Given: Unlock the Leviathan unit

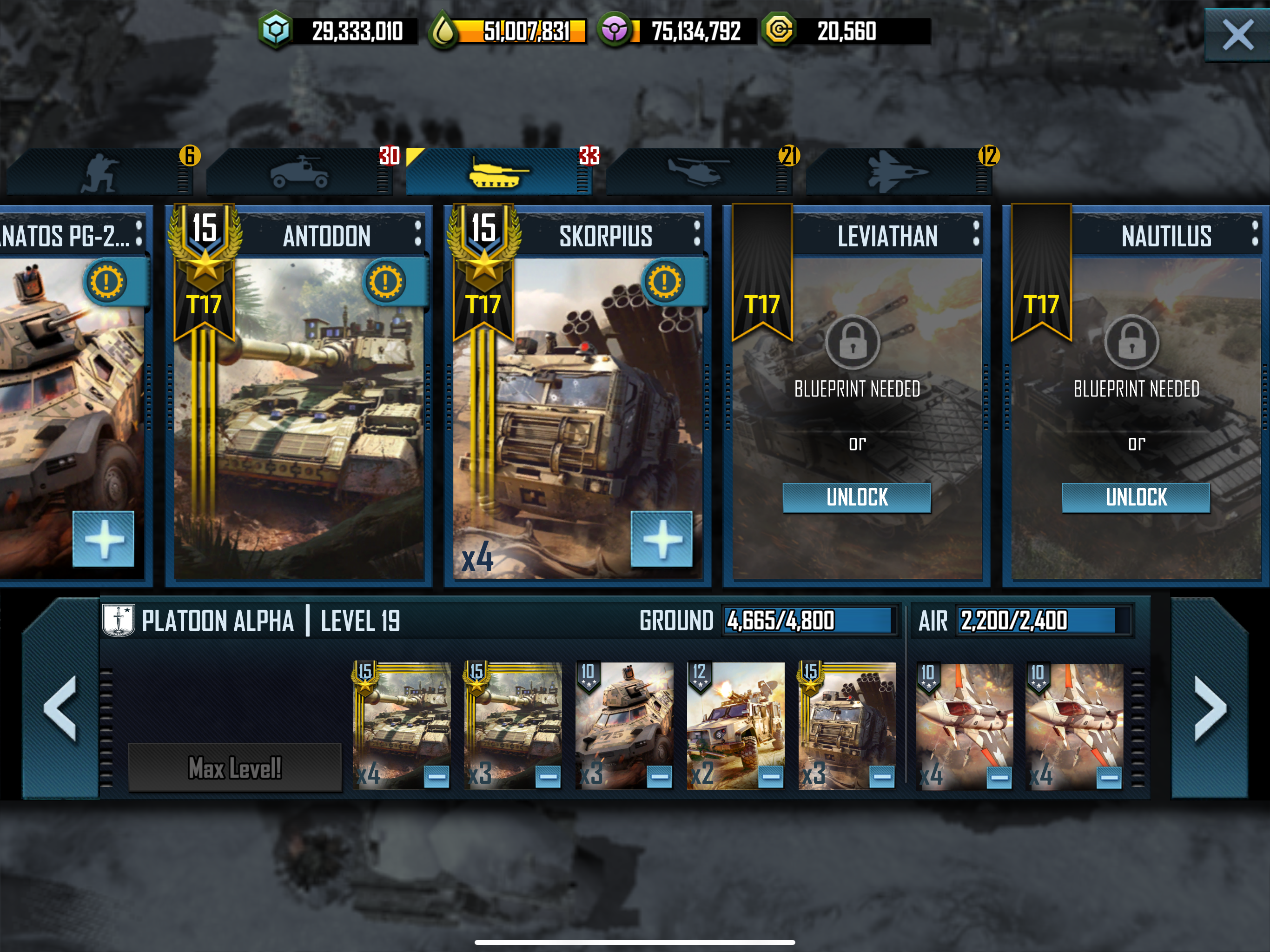Looking at the screenshot, I should pos(856,497).
